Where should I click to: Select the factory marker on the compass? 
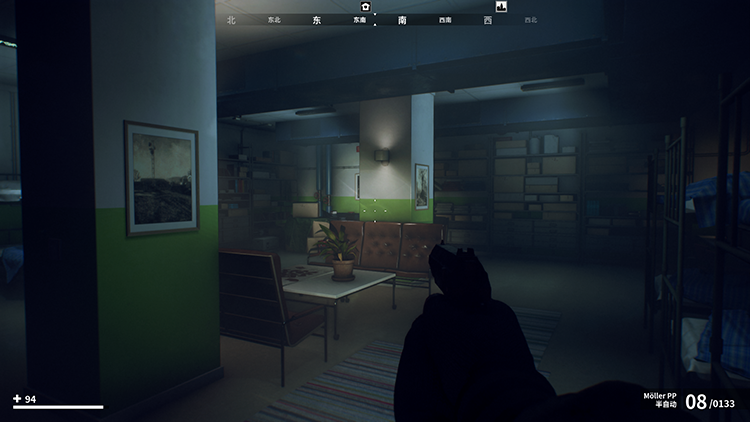501,6
